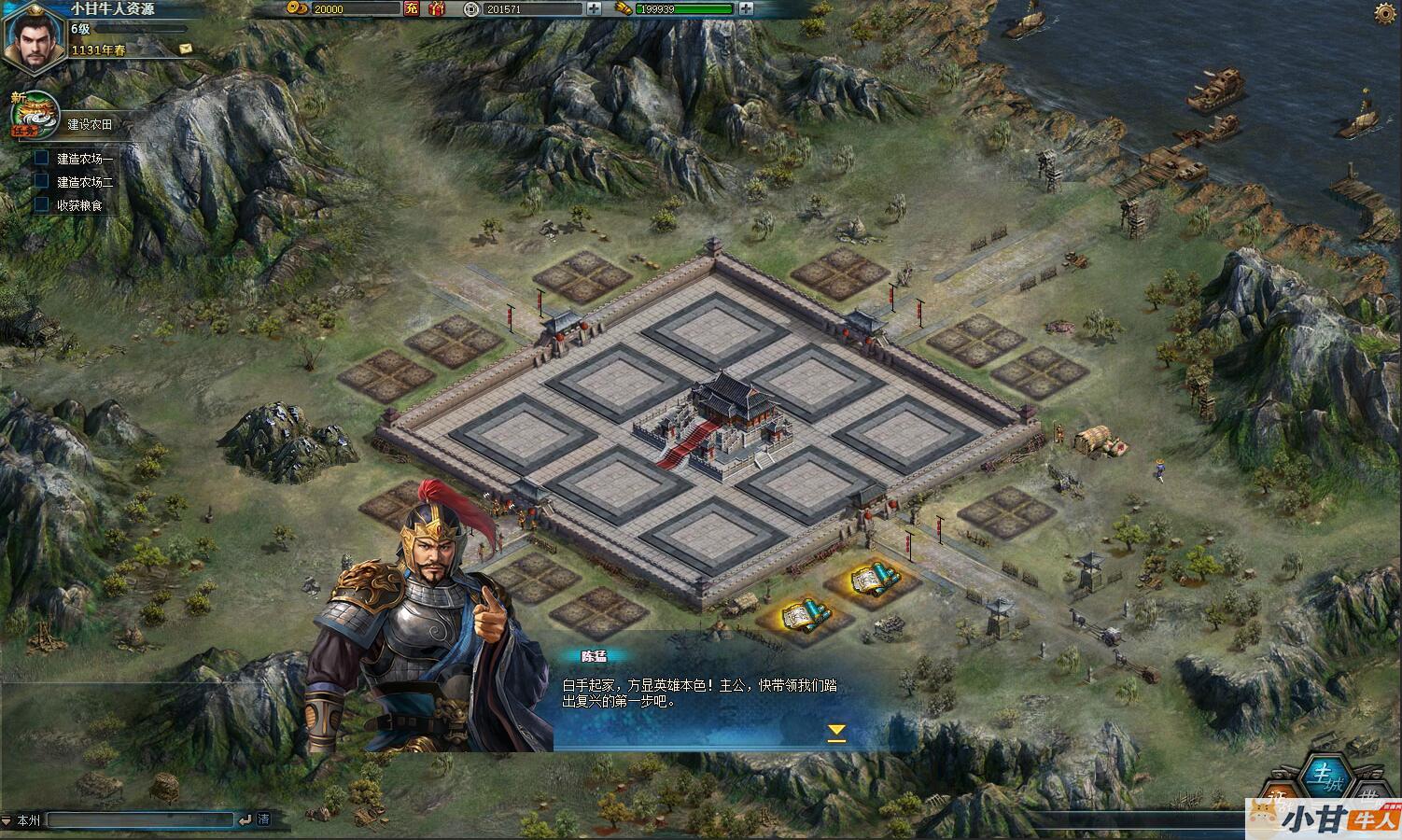Open the player avatar portrait

[31, 36]
